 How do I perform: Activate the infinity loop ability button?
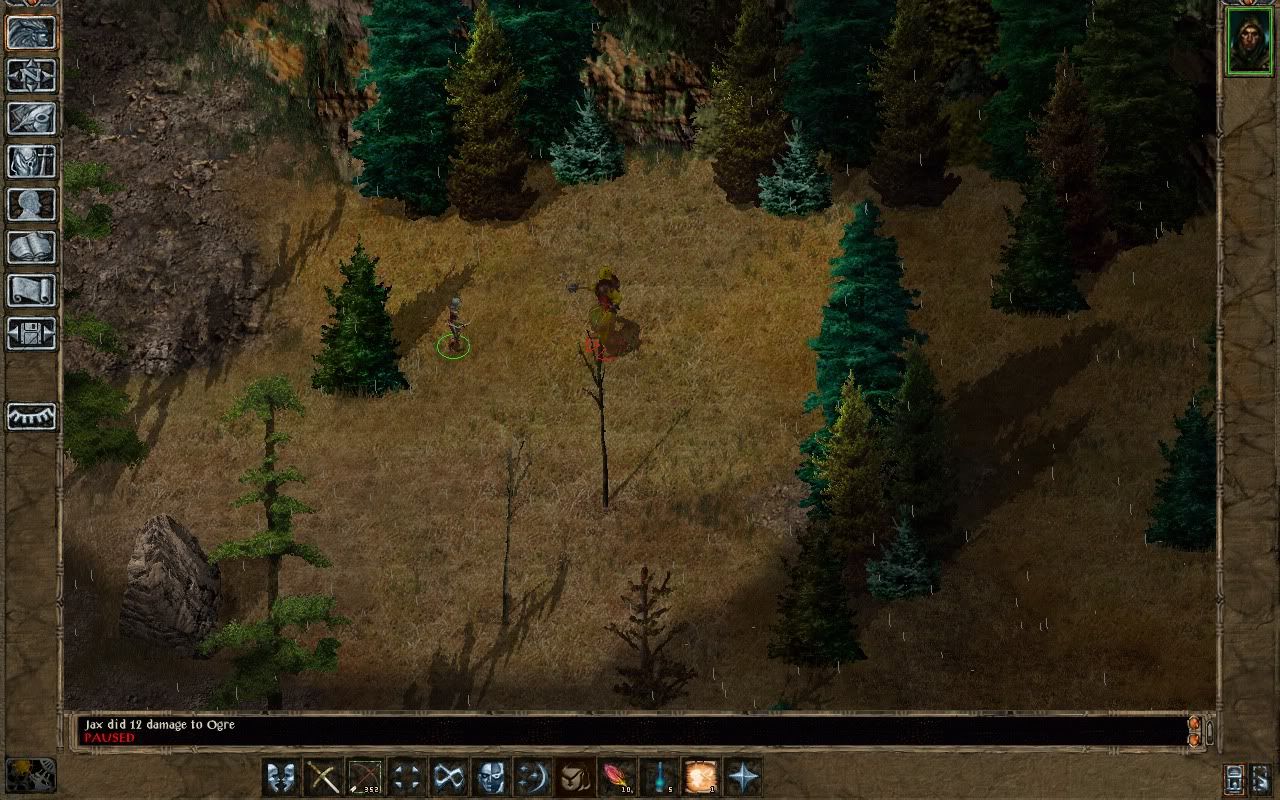pyautogui.click(x=449, y=777)
